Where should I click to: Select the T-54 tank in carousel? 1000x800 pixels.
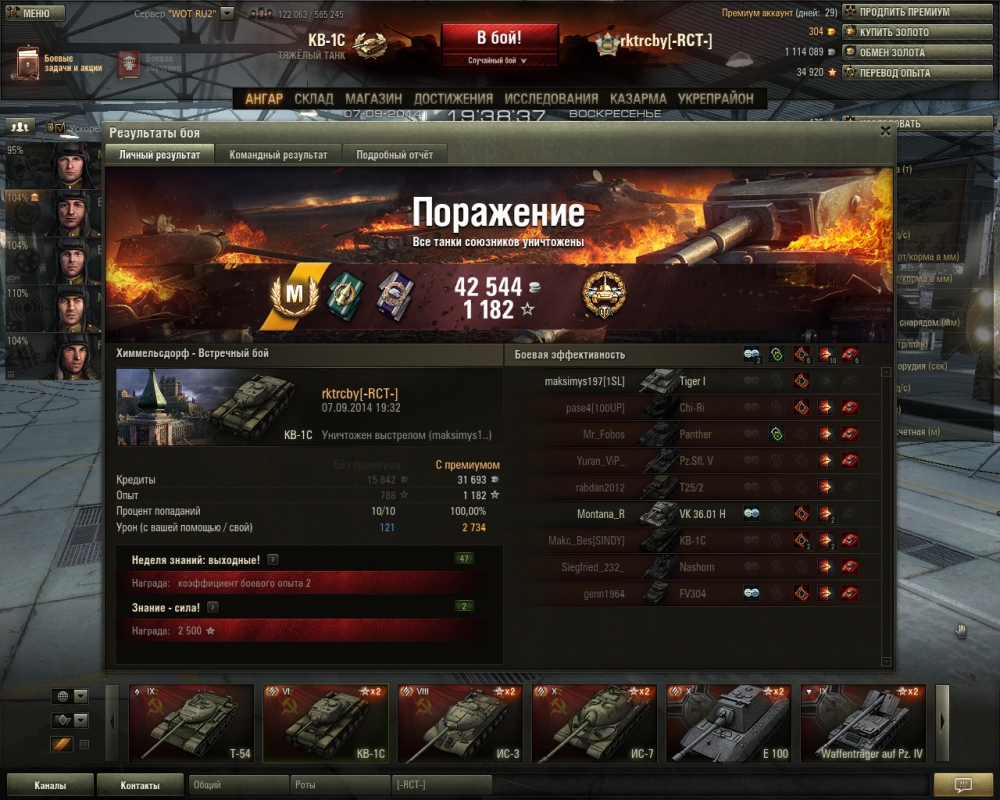(x=192, y=722)
